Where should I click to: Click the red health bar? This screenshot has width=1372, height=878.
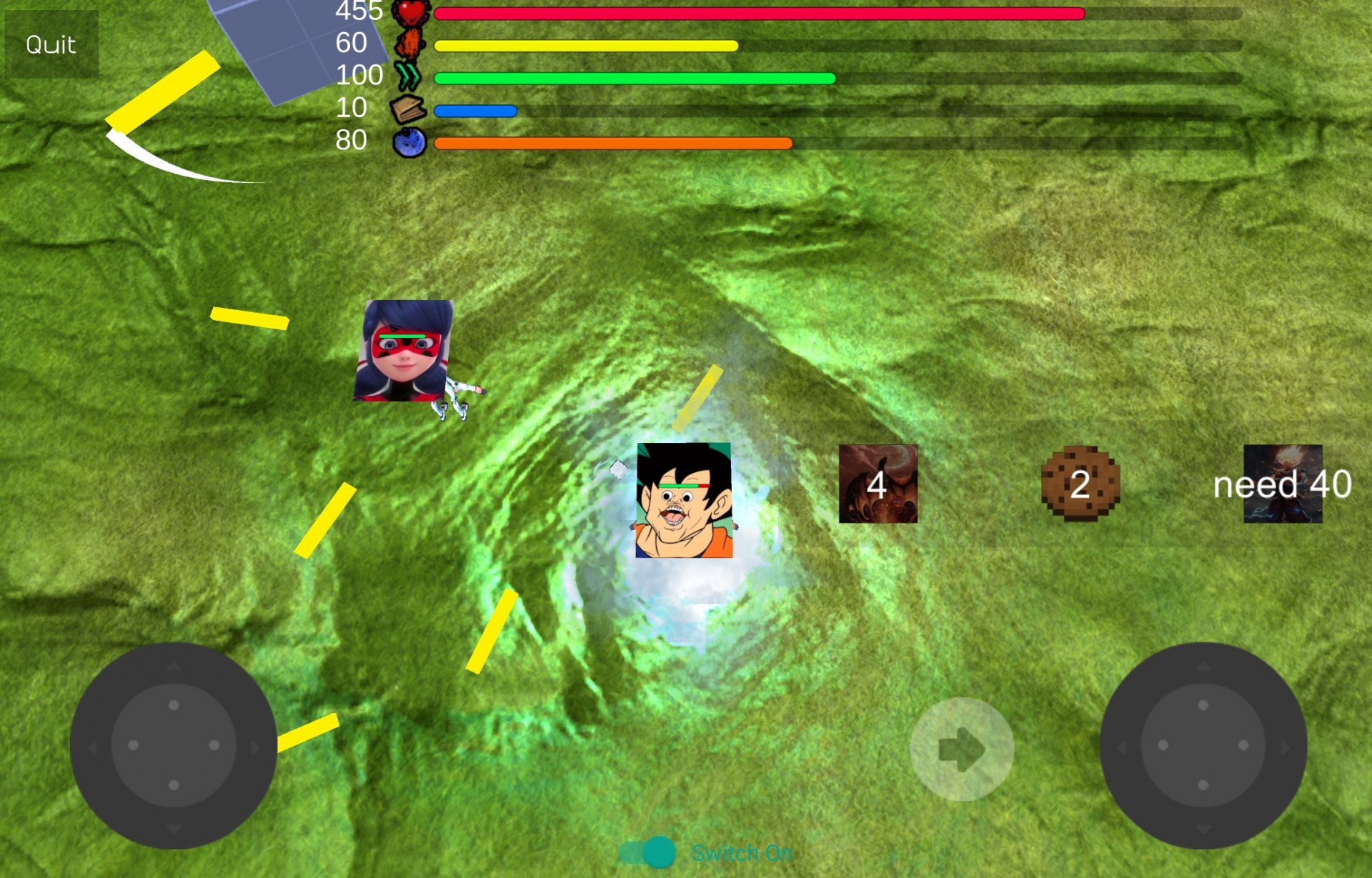tap(757, 12)
